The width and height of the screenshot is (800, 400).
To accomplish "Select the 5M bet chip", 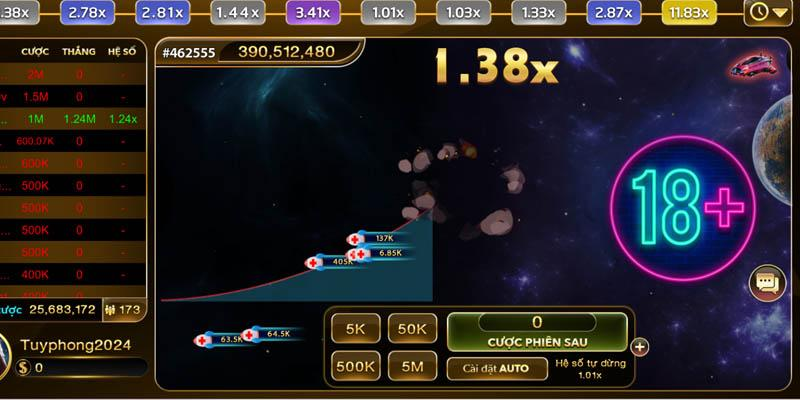I will click(413, 367).
